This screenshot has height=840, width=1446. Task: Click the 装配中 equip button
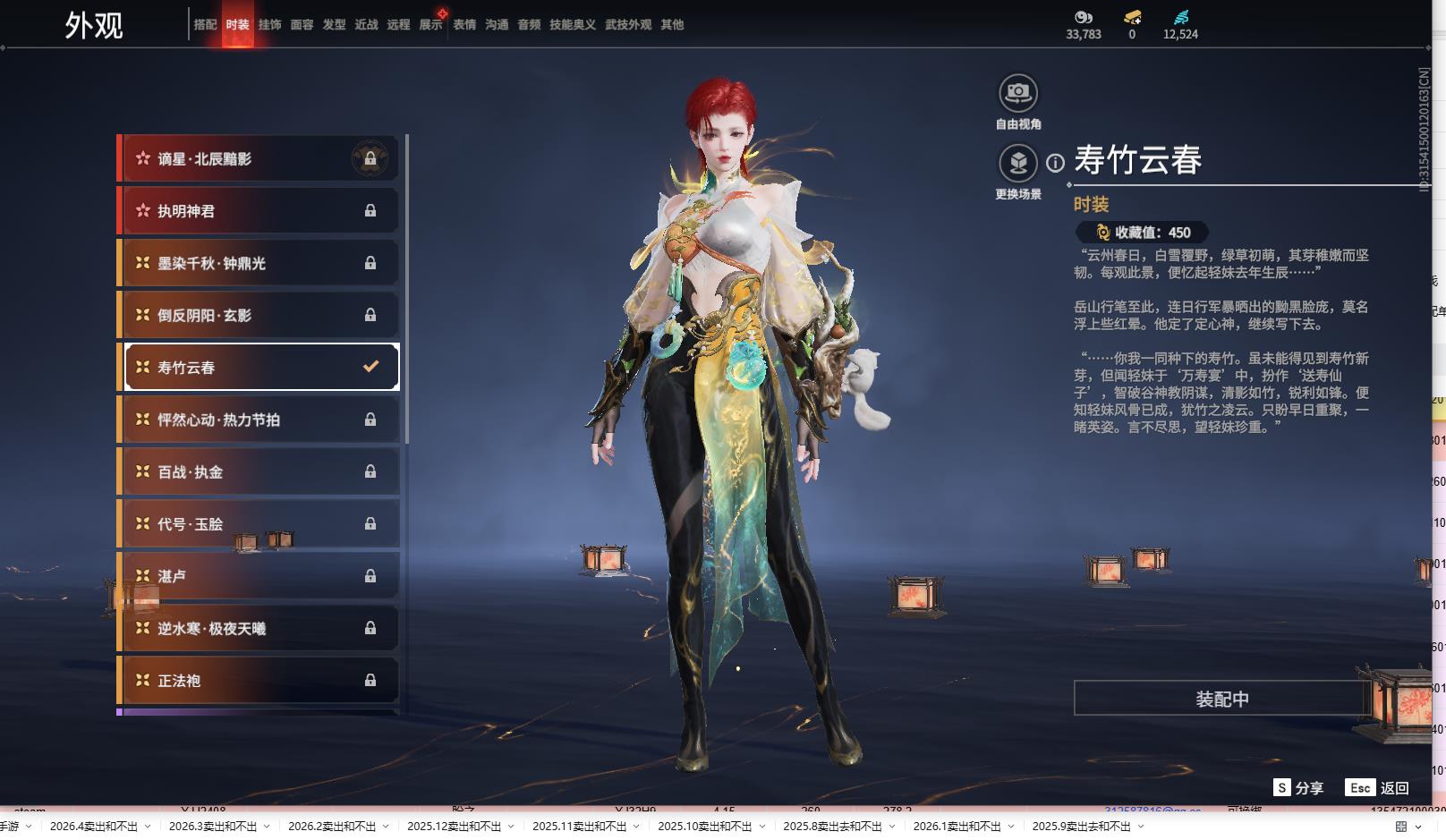1221,699
